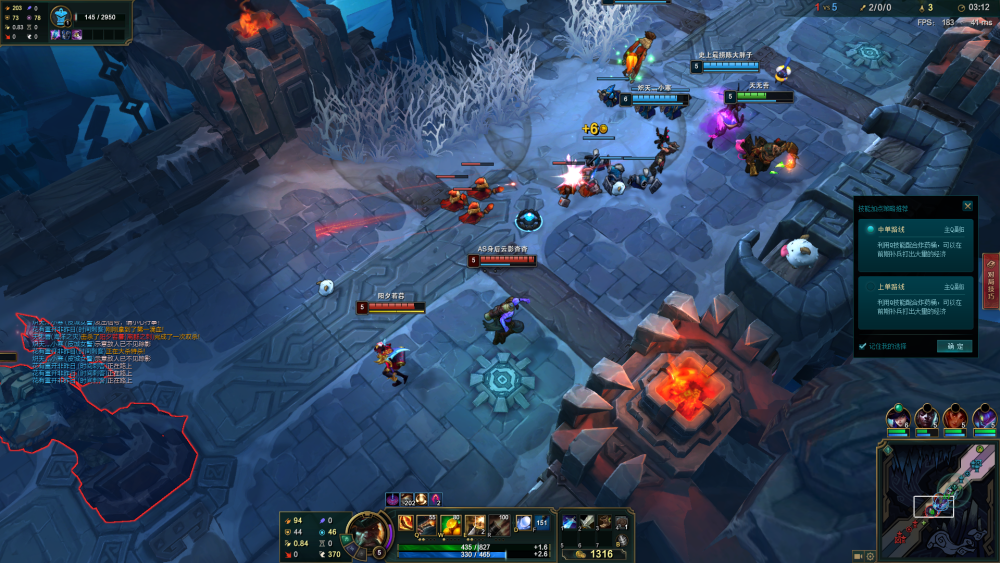Select the first inventory item slot

pyautogui.click(x=570, y=522)
